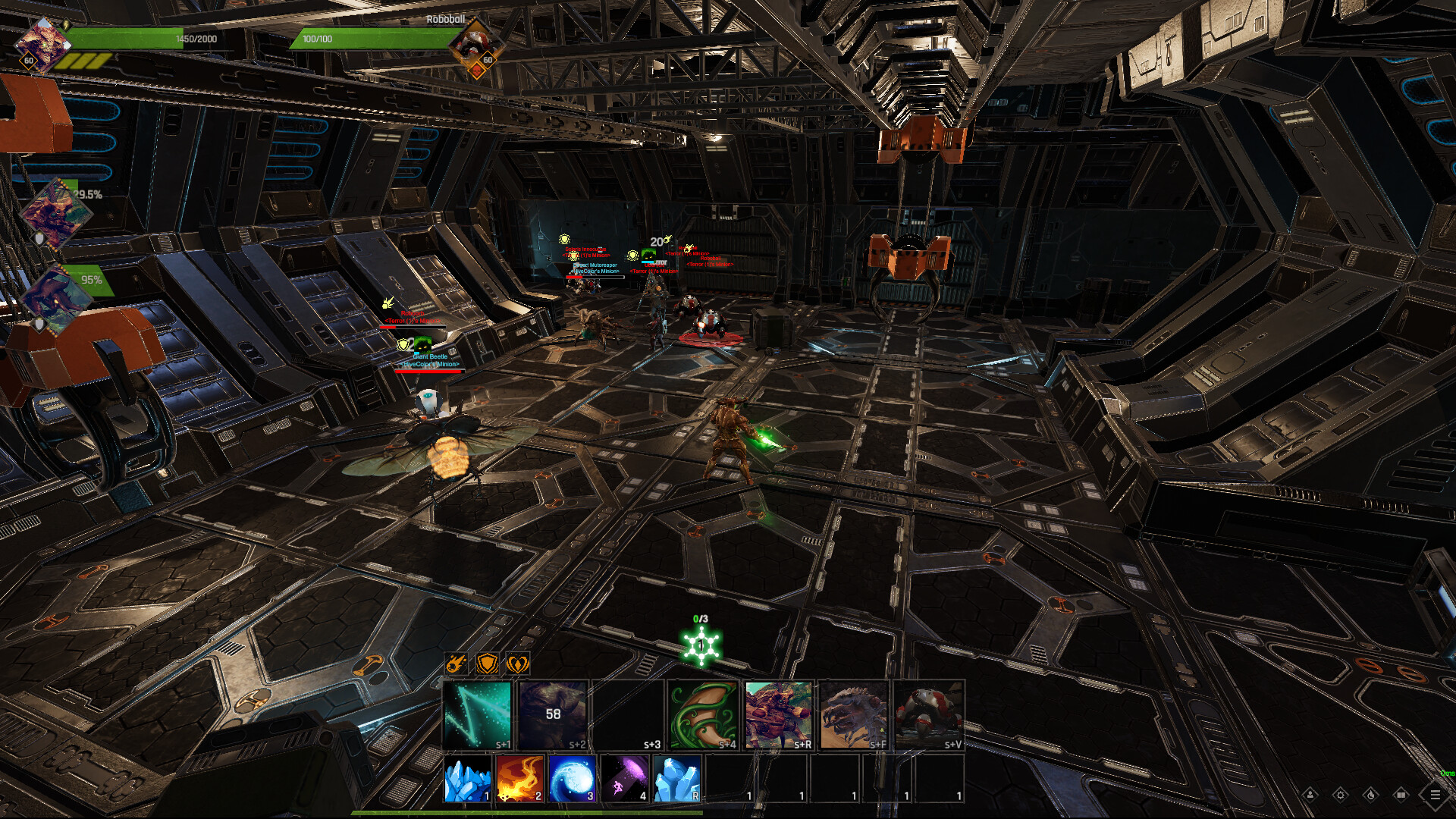Open the settings gear icon
Screen dimensions: 1456x819
[1341, 795]
